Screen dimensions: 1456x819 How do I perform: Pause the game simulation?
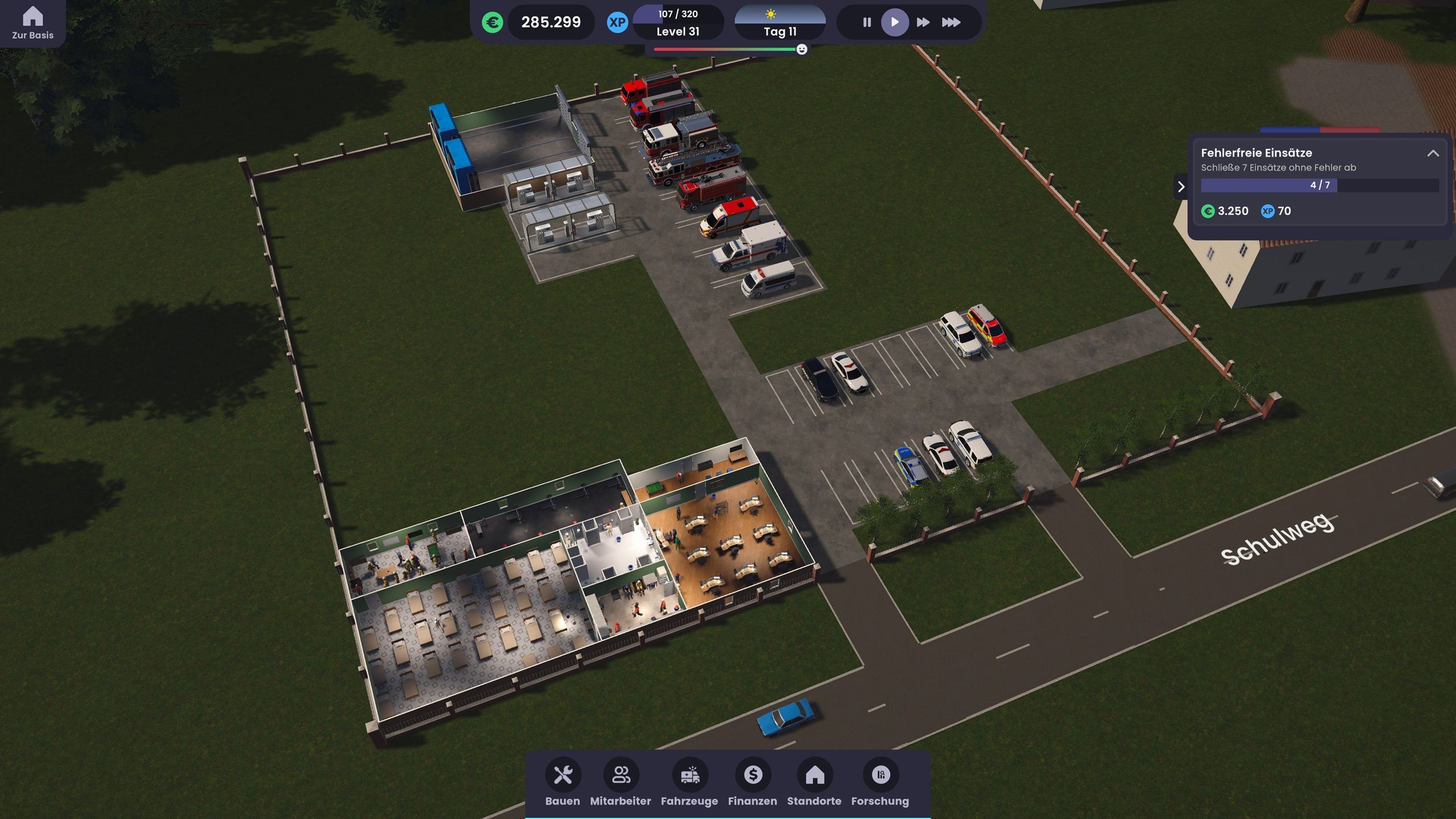pyautogui.click(x=867, y=22)
